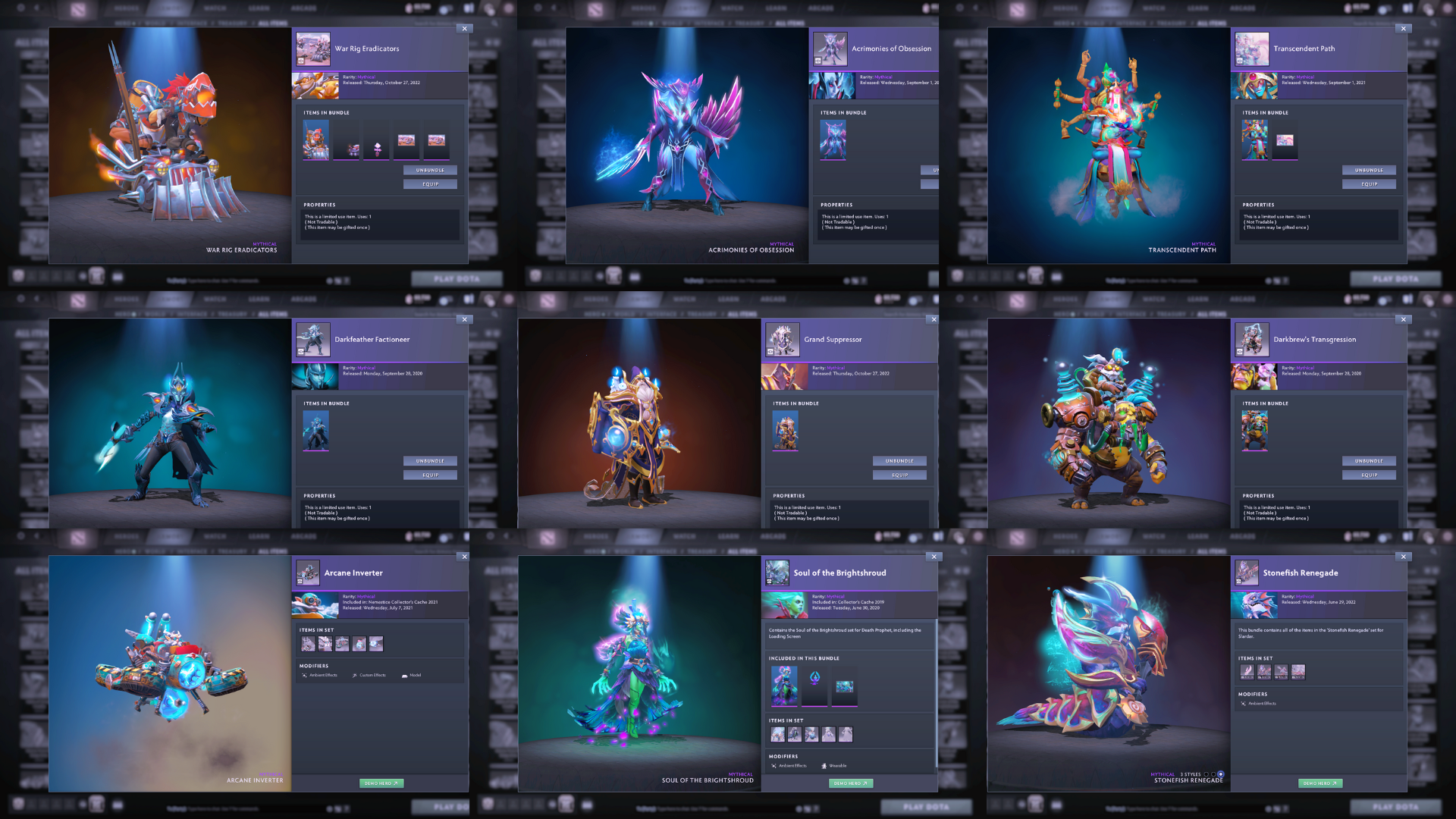Click DEMO HERO for Soul of the Brightshroud
This screenshot has width=1456, height=819.
point(851,783)
